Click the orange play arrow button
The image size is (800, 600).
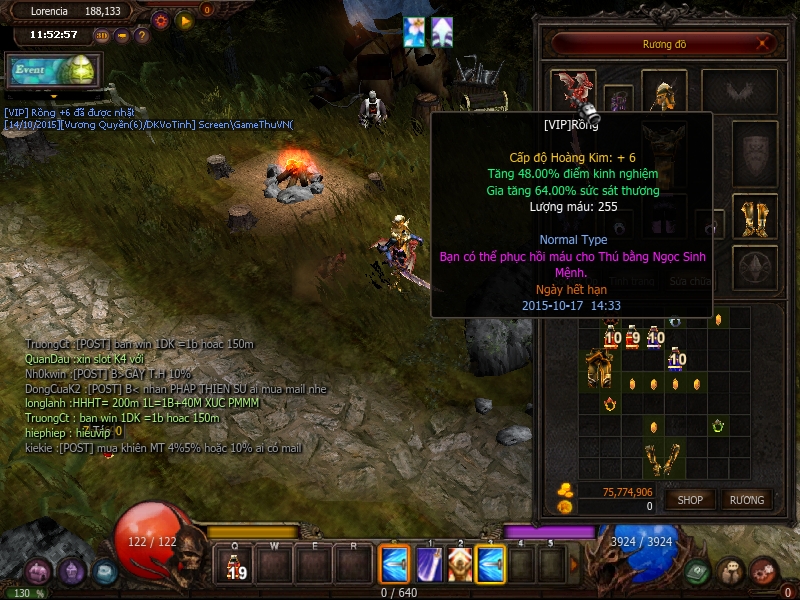click(x=184, y=20)
